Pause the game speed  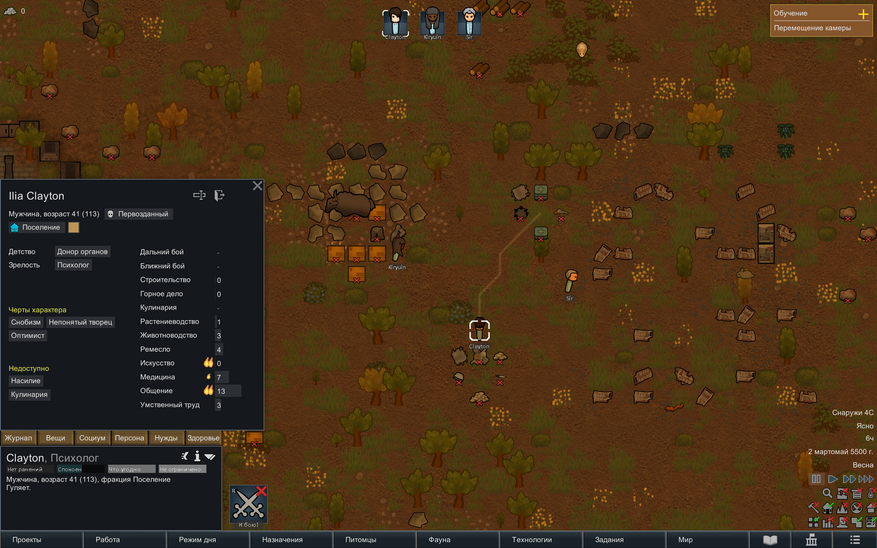[x=816, y=480]
